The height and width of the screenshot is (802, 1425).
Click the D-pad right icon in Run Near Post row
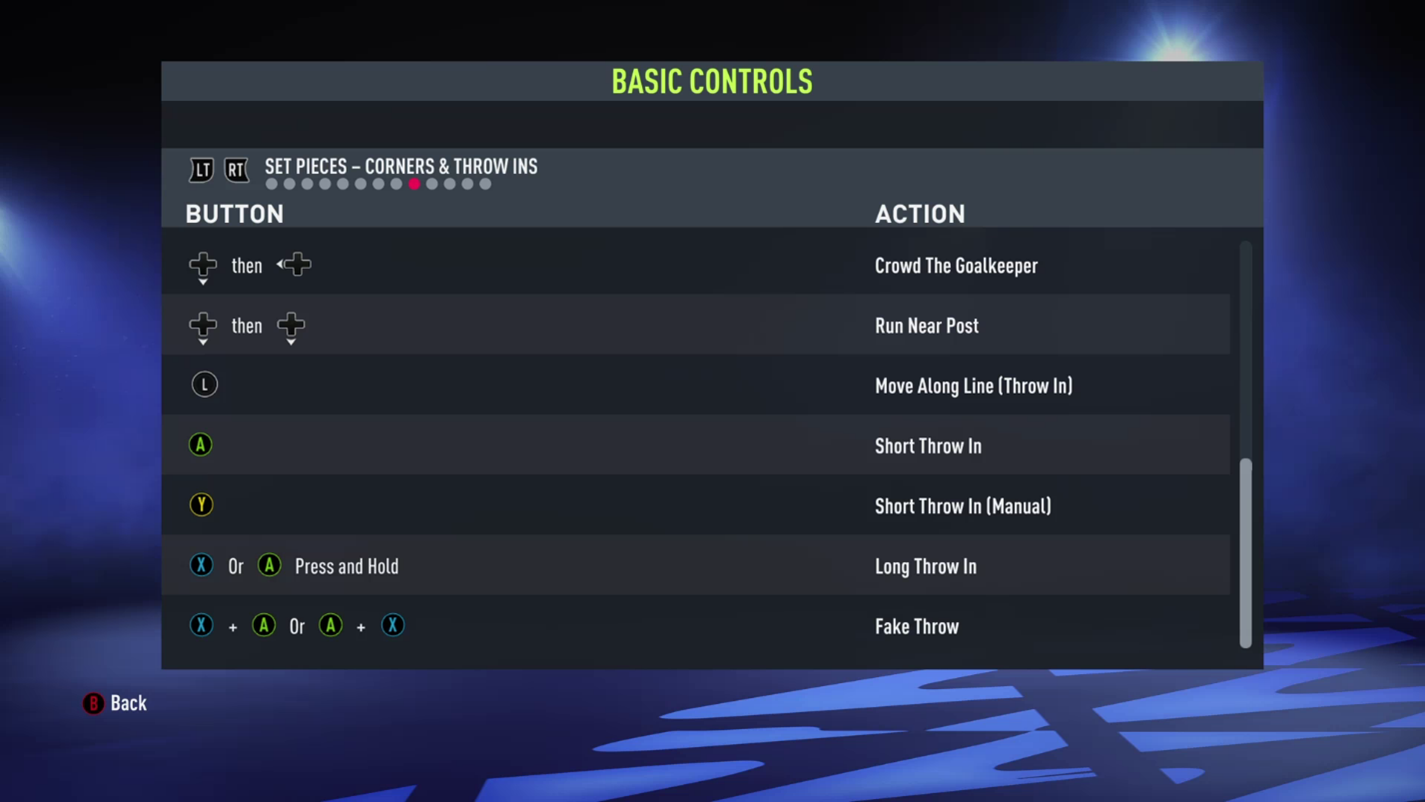[290, 326]
